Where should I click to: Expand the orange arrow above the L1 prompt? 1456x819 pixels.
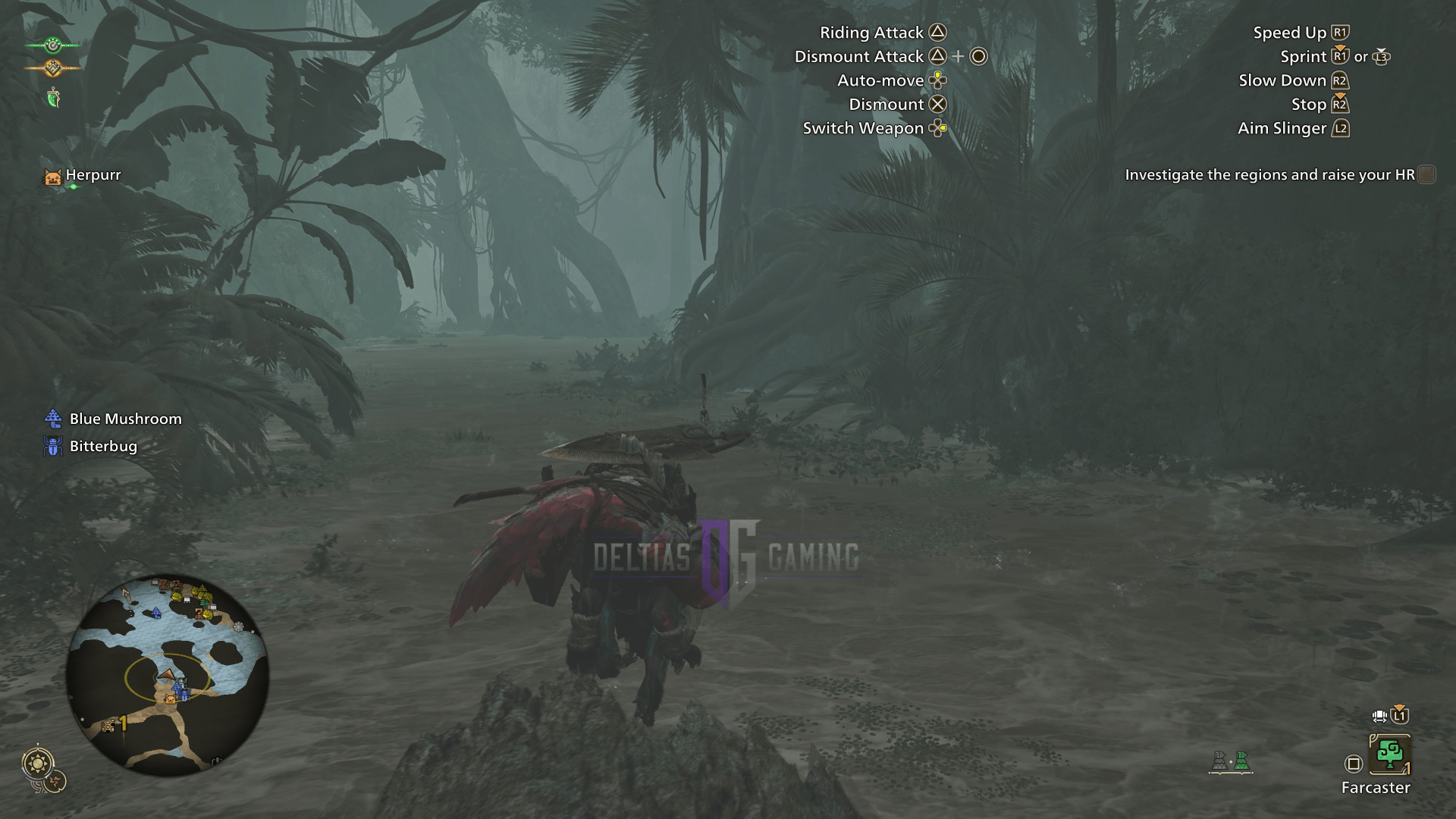tap(1401, 708)
